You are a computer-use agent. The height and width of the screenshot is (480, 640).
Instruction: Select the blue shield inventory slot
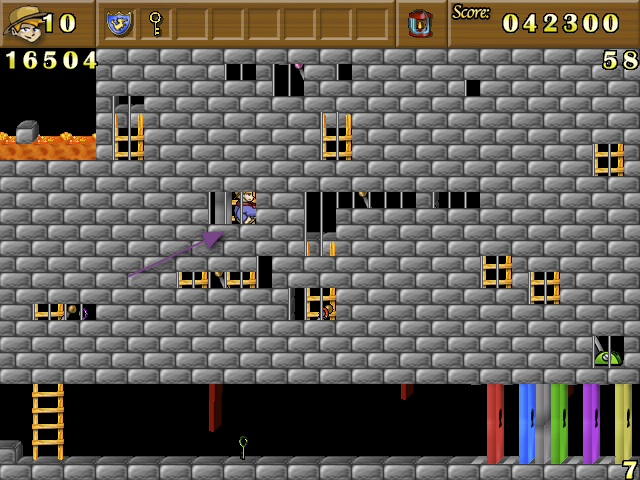point(120,22)
